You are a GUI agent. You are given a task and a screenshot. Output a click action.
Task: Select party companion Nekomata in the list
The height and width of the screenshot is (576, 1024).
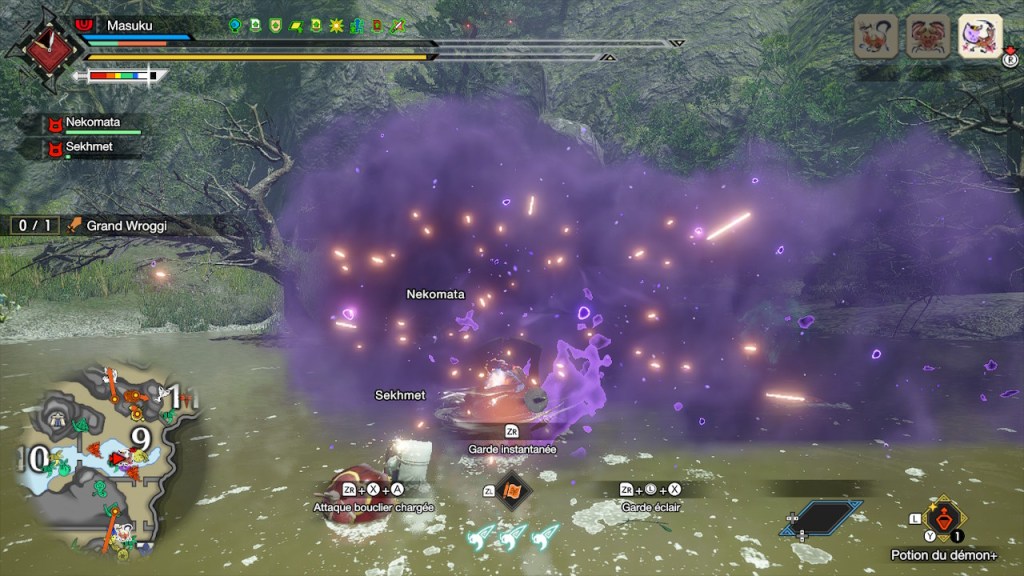[x=92, y=124]
